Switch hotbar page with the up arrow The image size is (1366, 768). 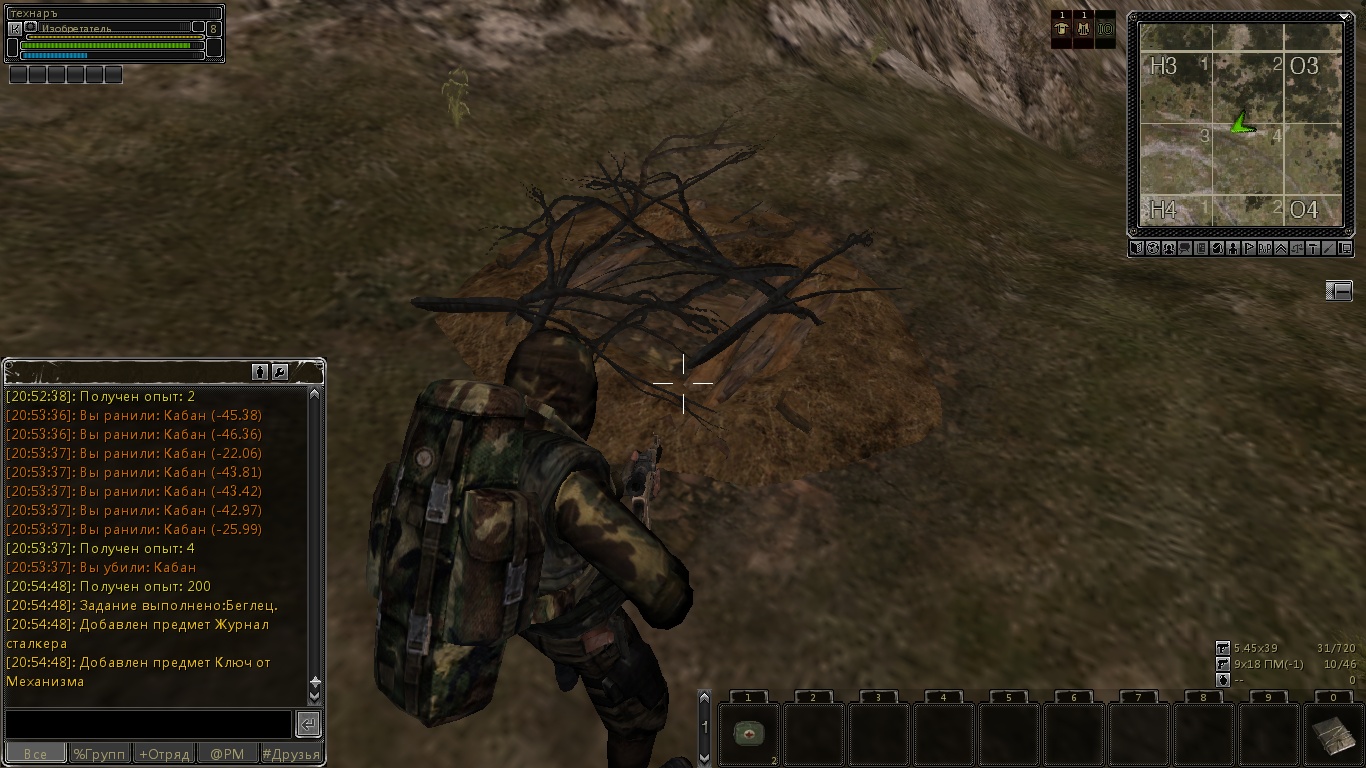pyautogui.click(x=704, y=699)
